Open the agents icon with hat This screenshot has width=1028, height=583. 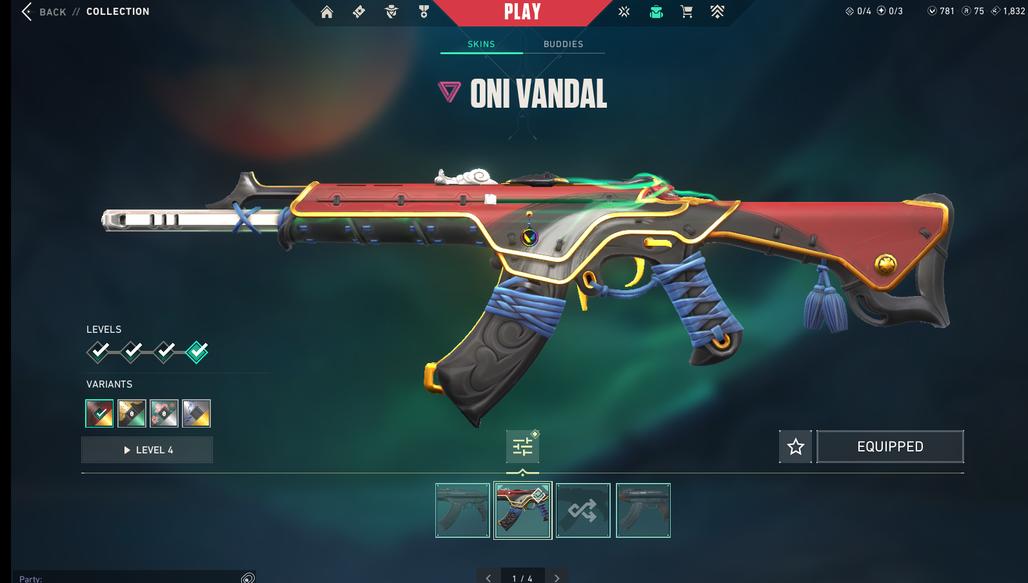point(391,12)
